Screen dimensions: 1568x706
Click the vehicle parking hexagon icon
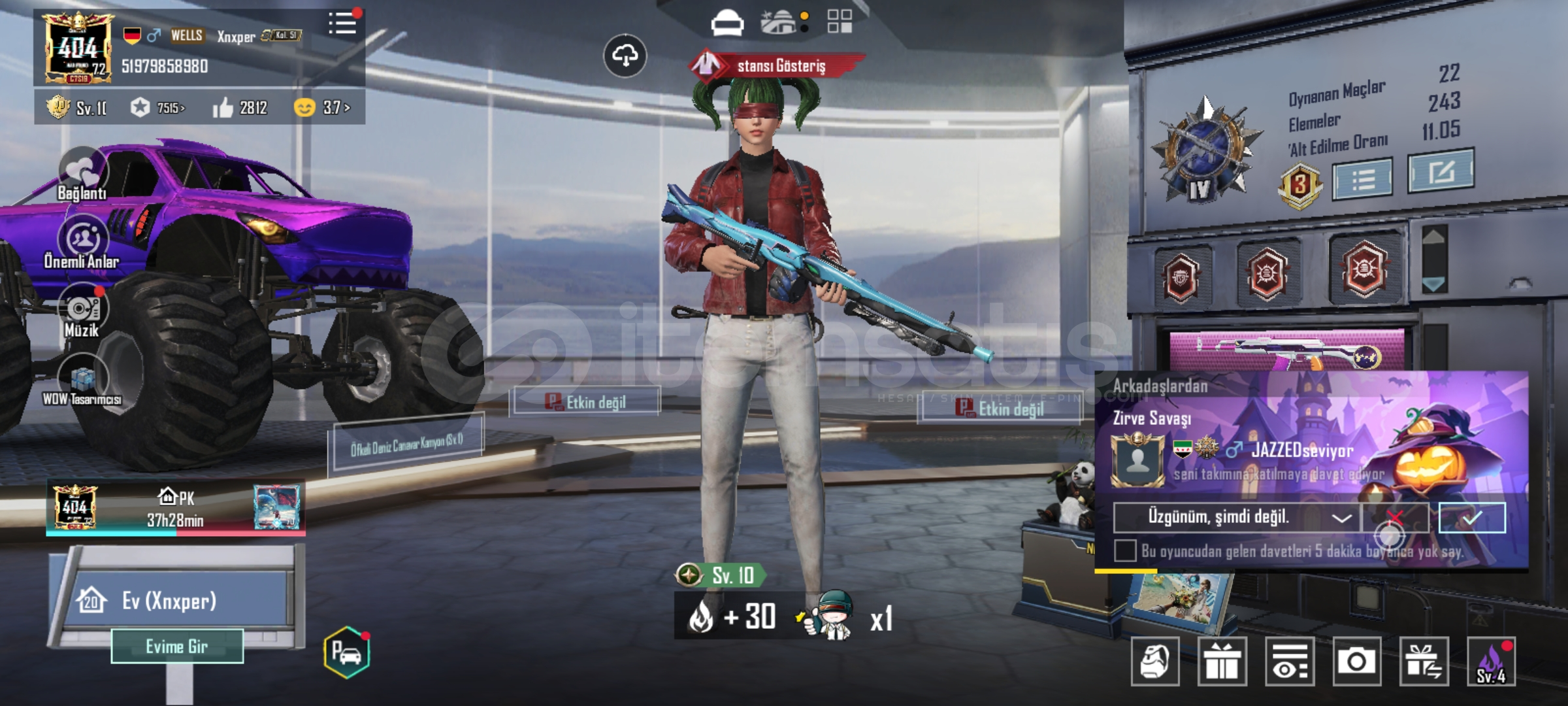(346, 652)
